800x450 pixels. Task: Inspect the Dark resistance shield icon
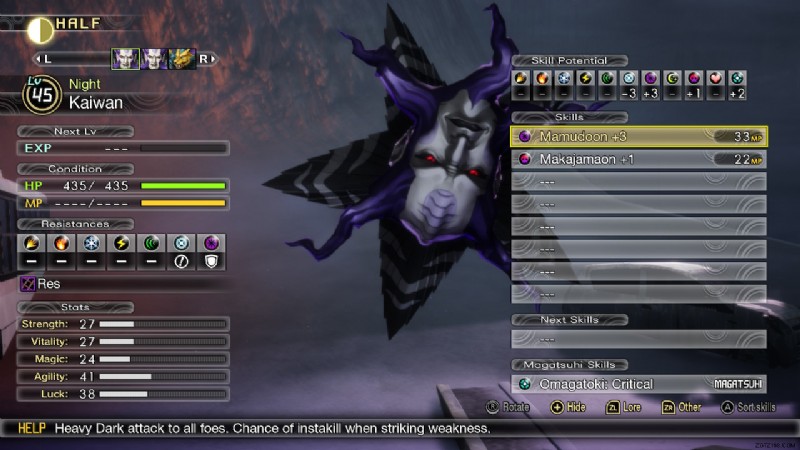coord(214,243)
